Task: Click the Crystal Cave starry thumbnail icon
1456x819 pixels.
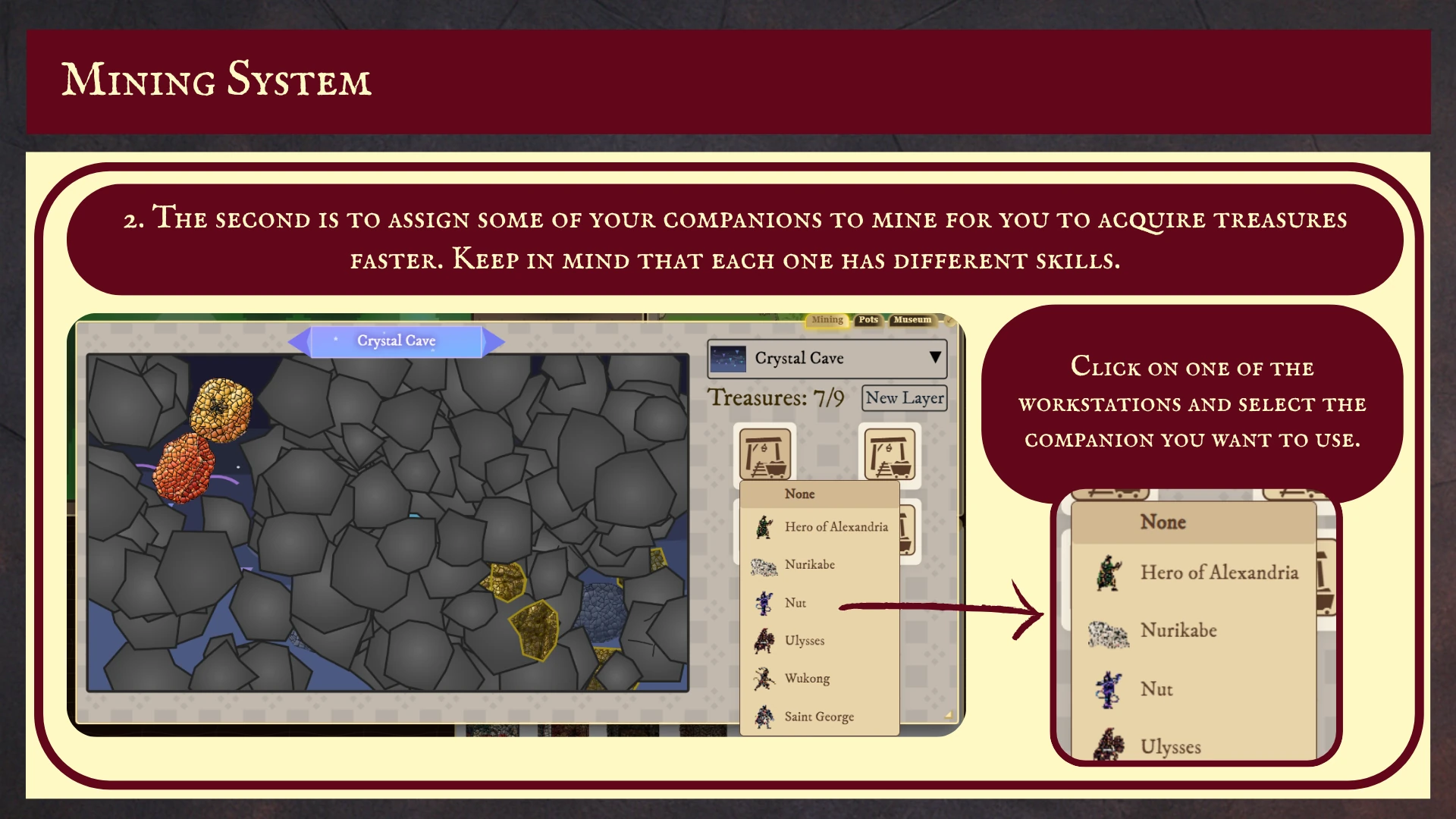Action: tap(730, 358)
